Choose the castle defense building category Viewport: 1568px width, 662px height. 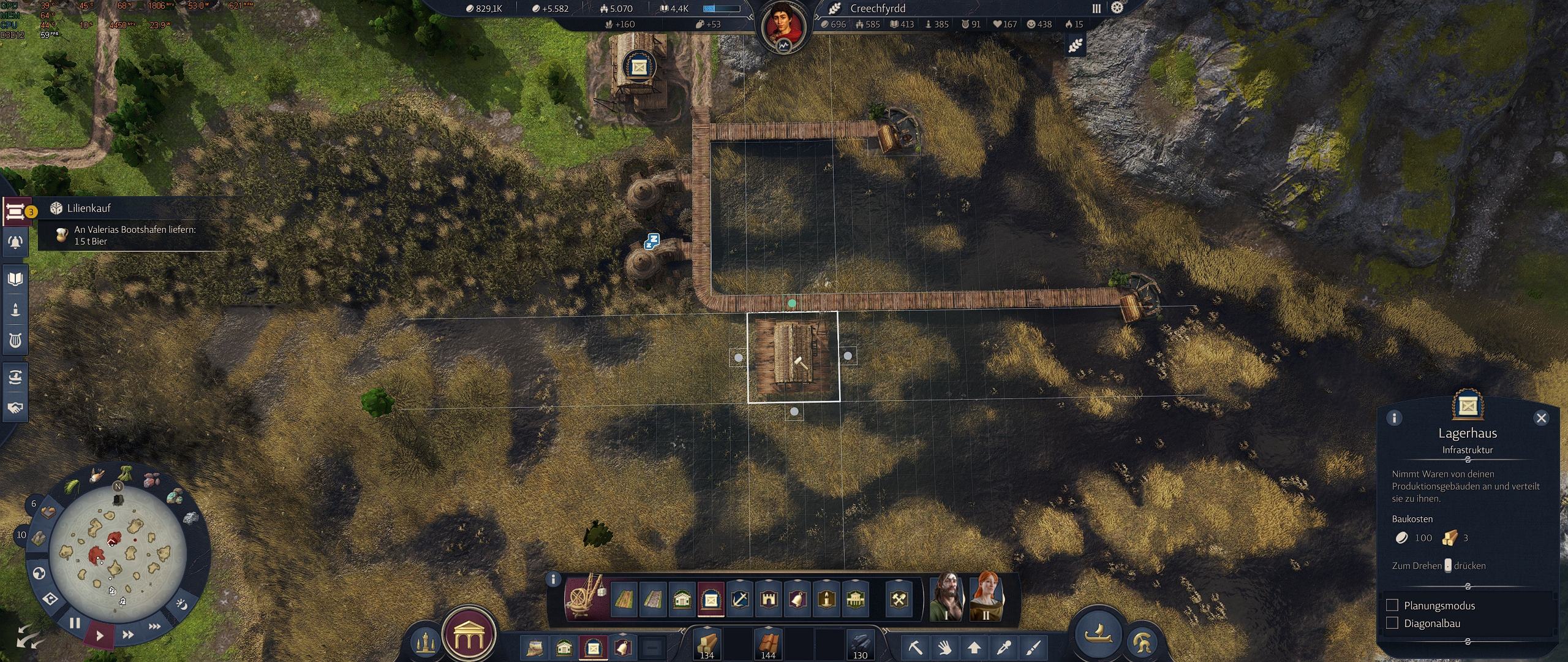click(769, 599)
